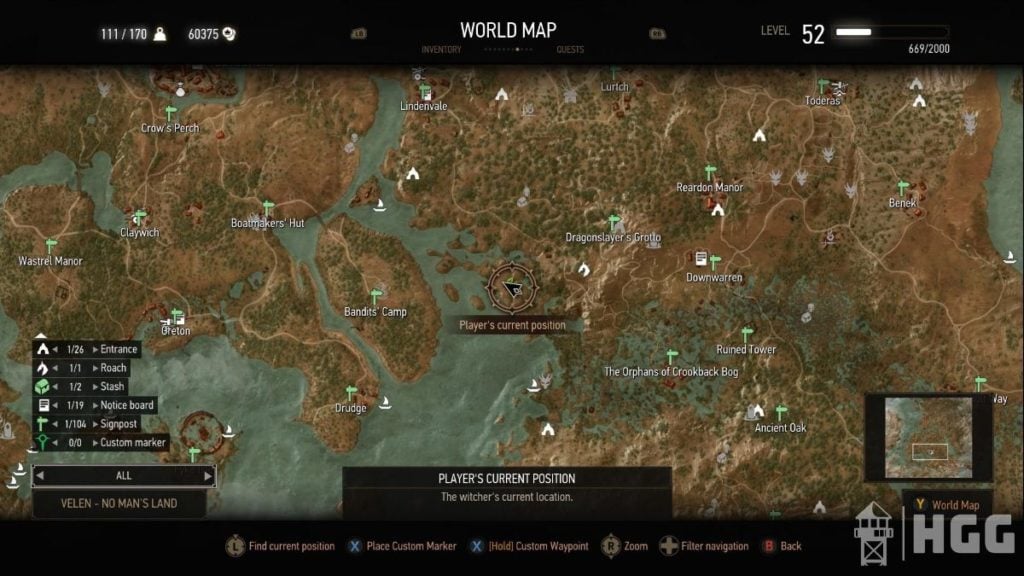Click the Reardon Manor signpost marker

click(710, 172)
